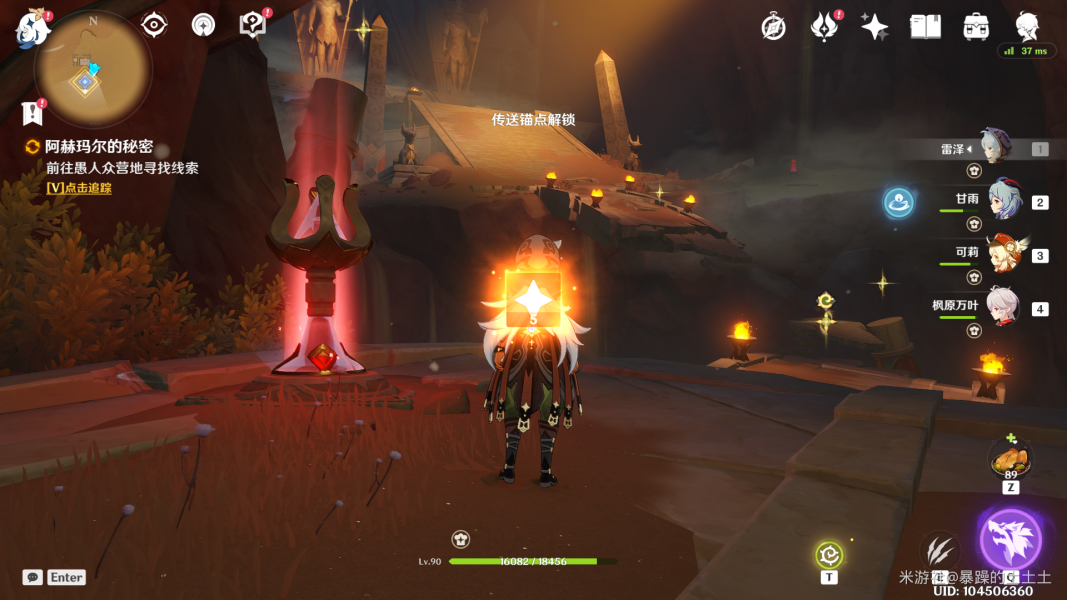The width and height of the screenshot is (1067, 600).
Task: Switch to party member 枫原万叶
Action: 1001,308
